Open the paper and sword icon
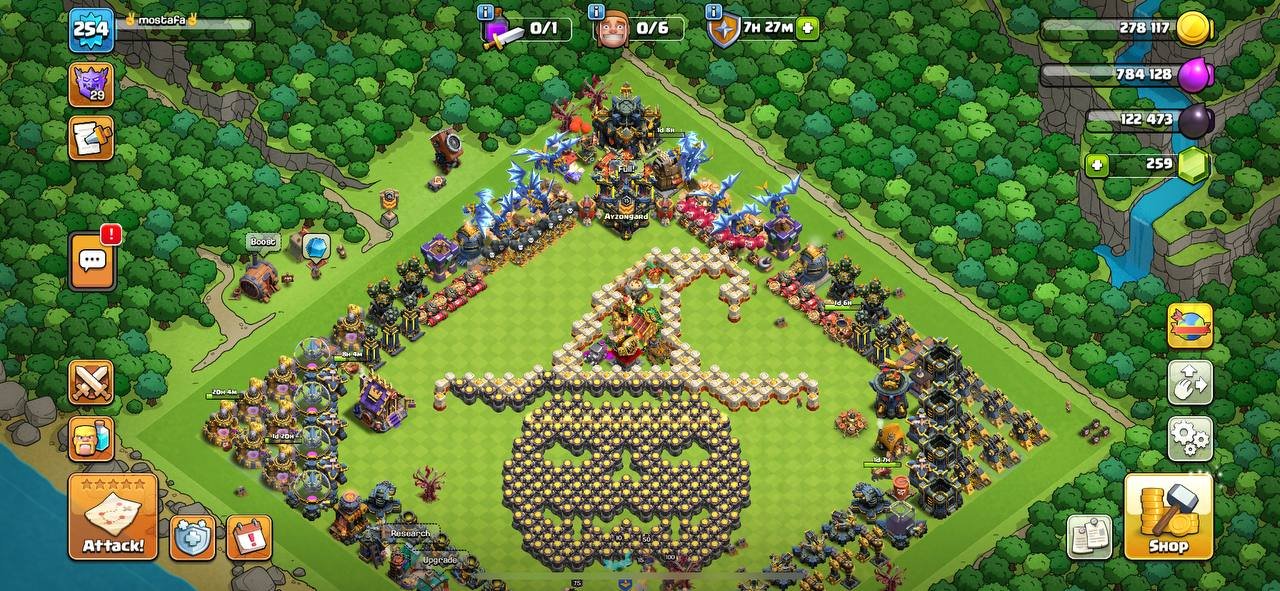 pyautogui.click(x=91, y=138)
